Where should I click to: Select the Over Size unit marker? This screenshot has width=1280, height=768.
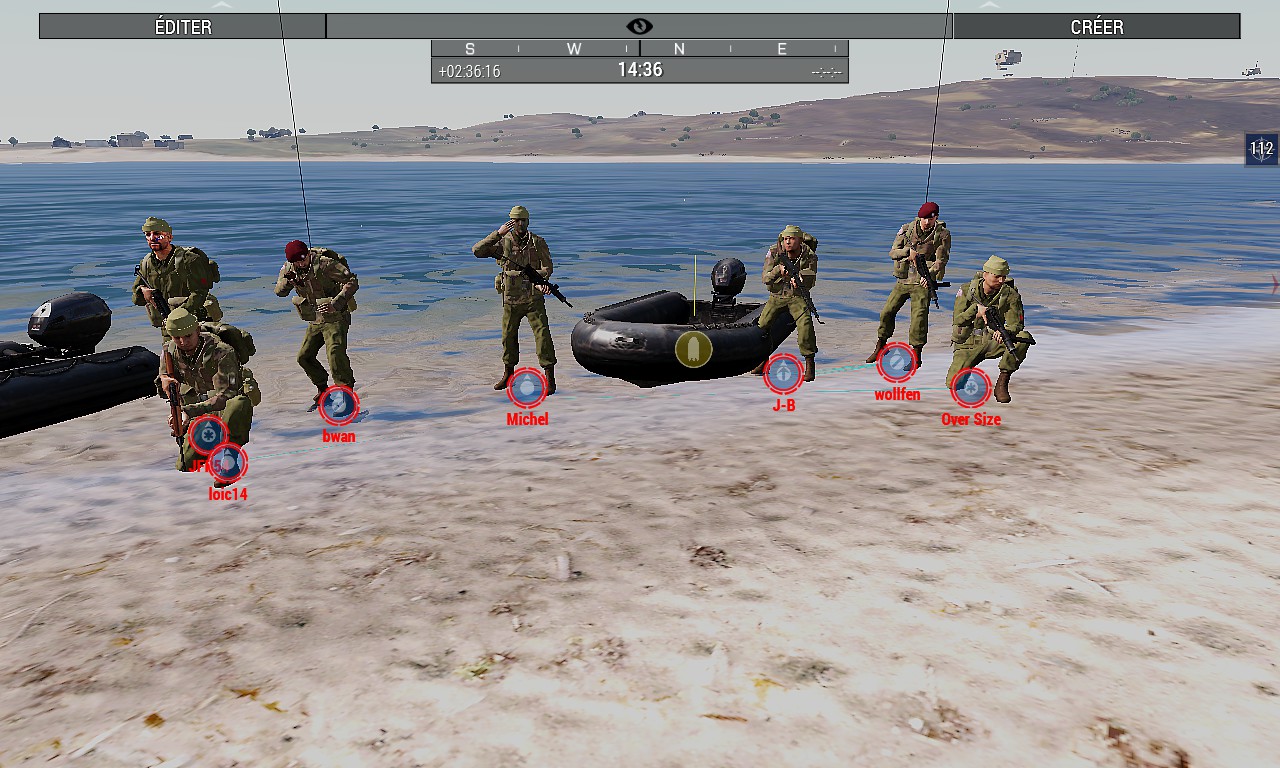tap(970, 387)
